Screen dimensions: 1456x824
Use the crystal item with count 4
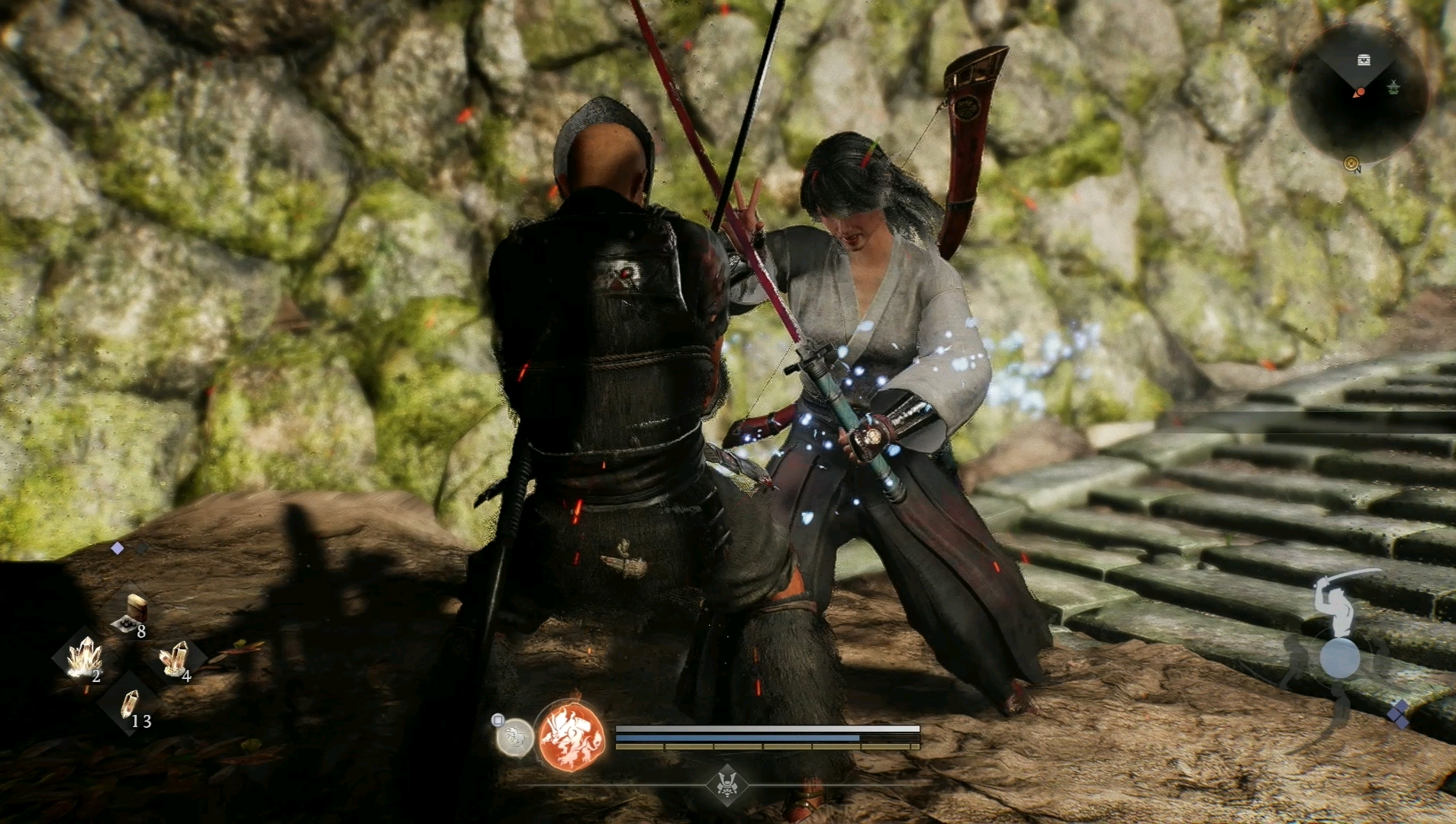176,658
